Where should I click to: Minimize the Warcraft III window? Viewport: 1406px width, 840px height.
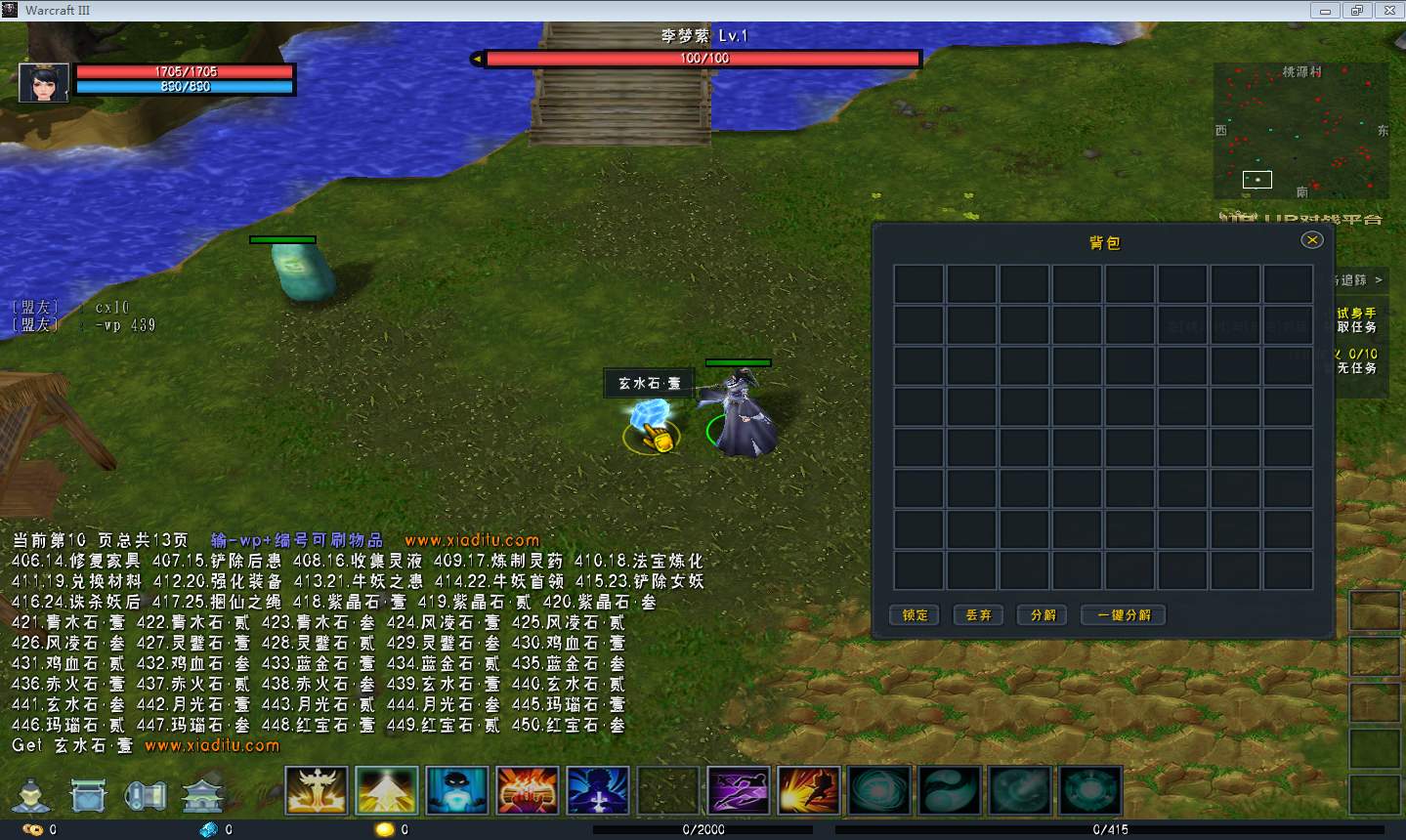coord(1326,11)
